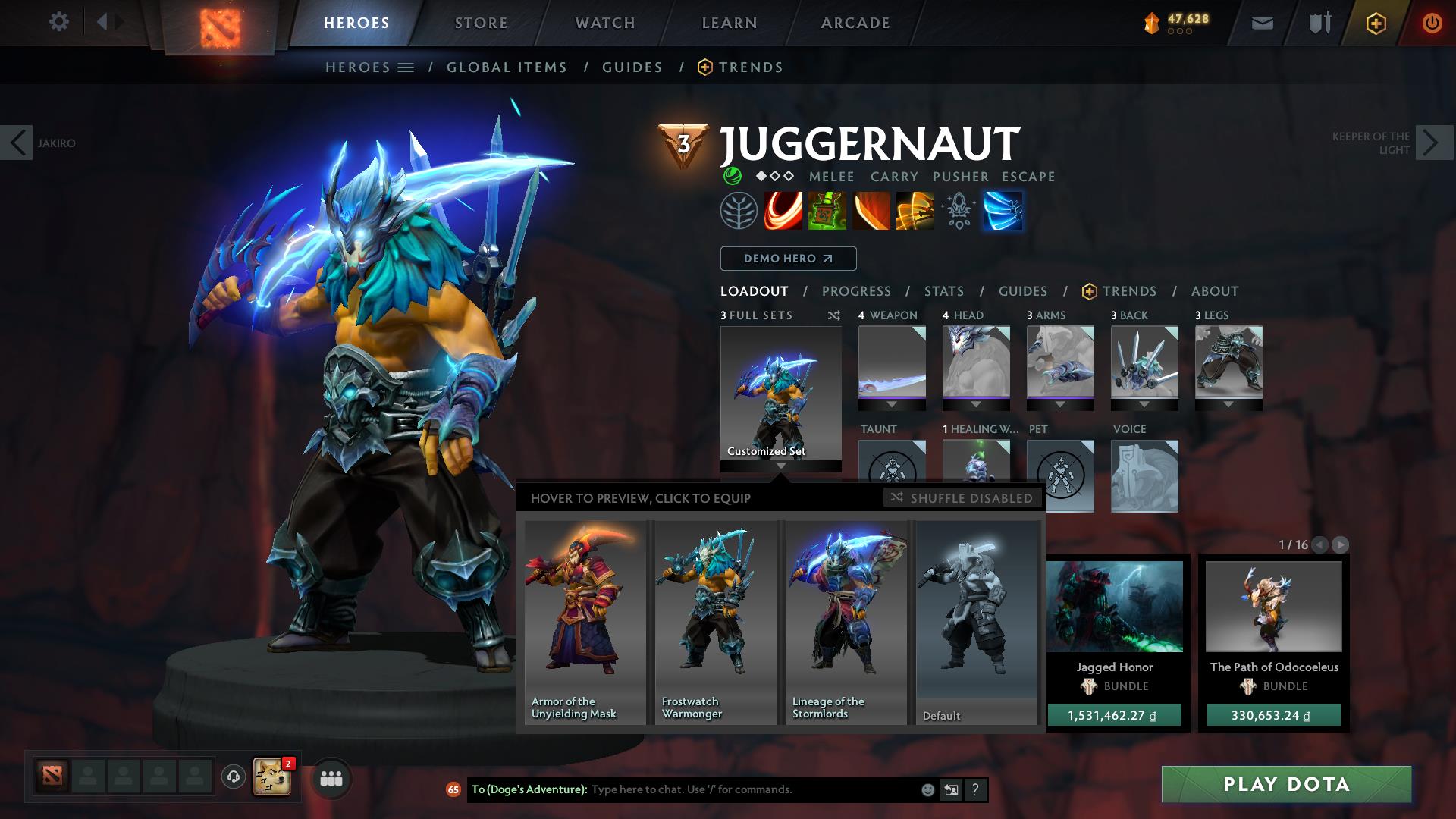Viewport: 1456px width, 819px height.
Task: Toggle shuffle for full sets
Action: pos(834,316)
